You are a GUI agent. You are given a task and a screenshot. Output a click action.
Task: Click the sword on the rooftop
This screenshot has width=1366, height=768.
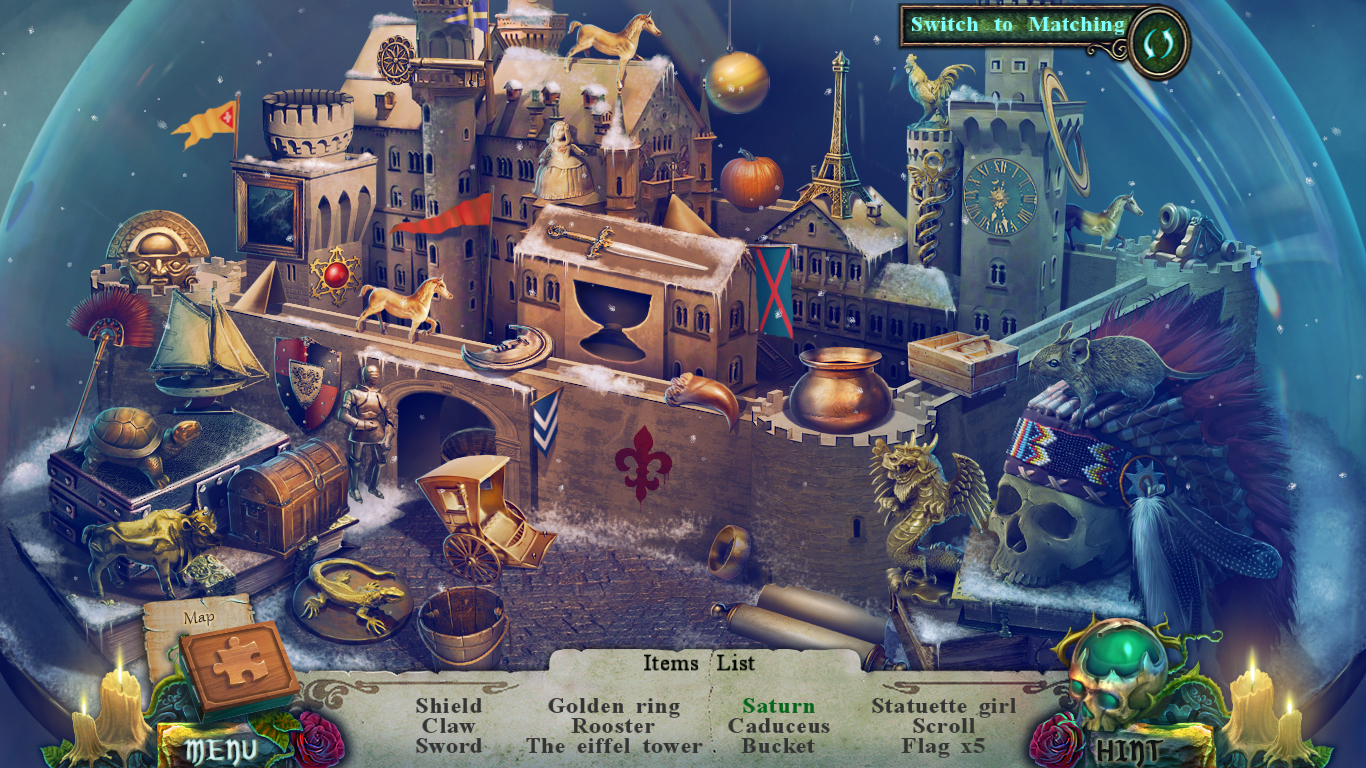[x=600, y=245]
